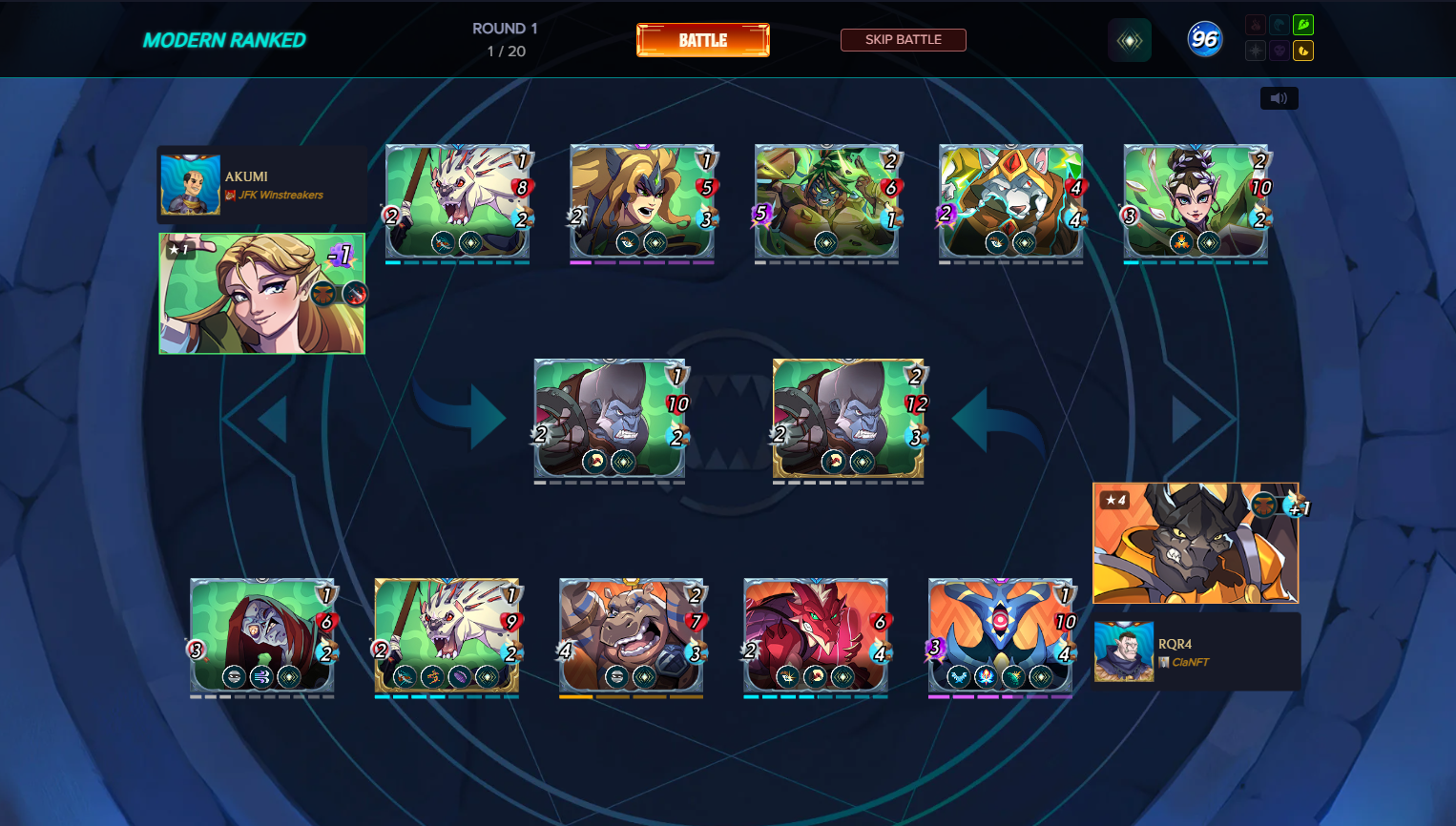The width and height of the screenshot is (1456, 826).
Task: Mute the battle audio with the speaker toggle
Action: click(1279, 97)
